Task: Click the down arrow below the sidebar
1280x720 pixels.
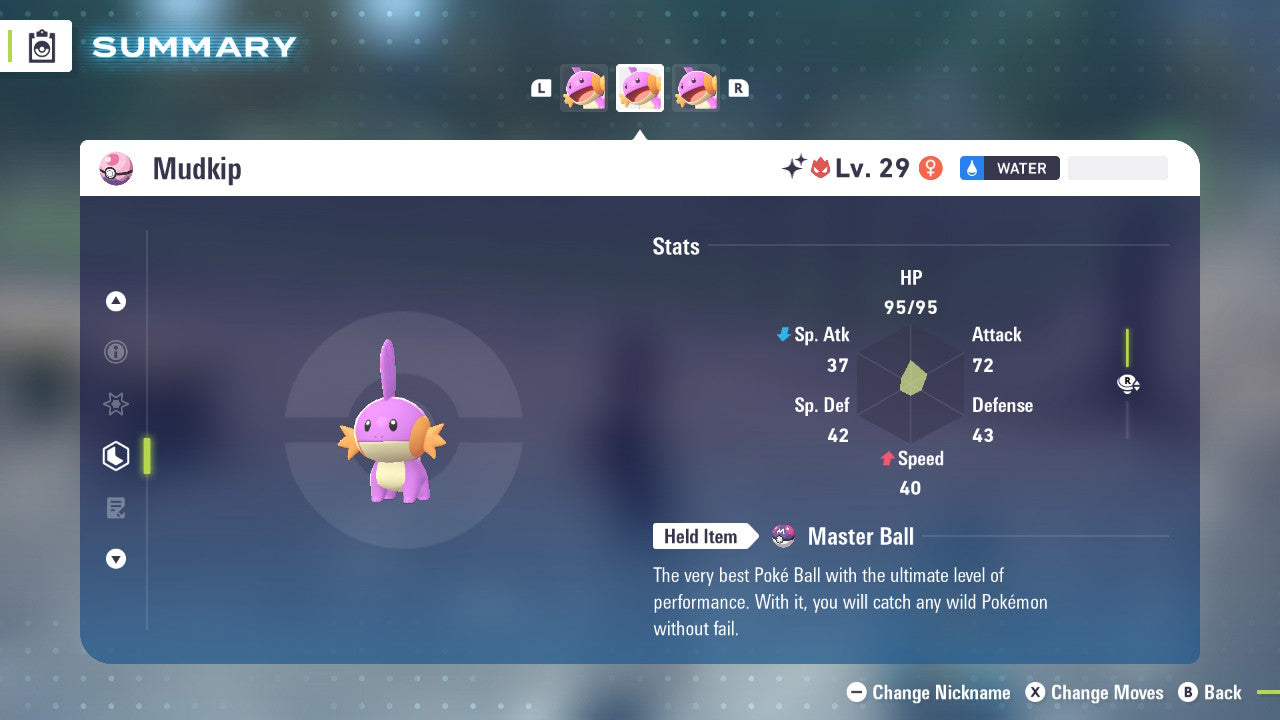Action: coord(116,559)
